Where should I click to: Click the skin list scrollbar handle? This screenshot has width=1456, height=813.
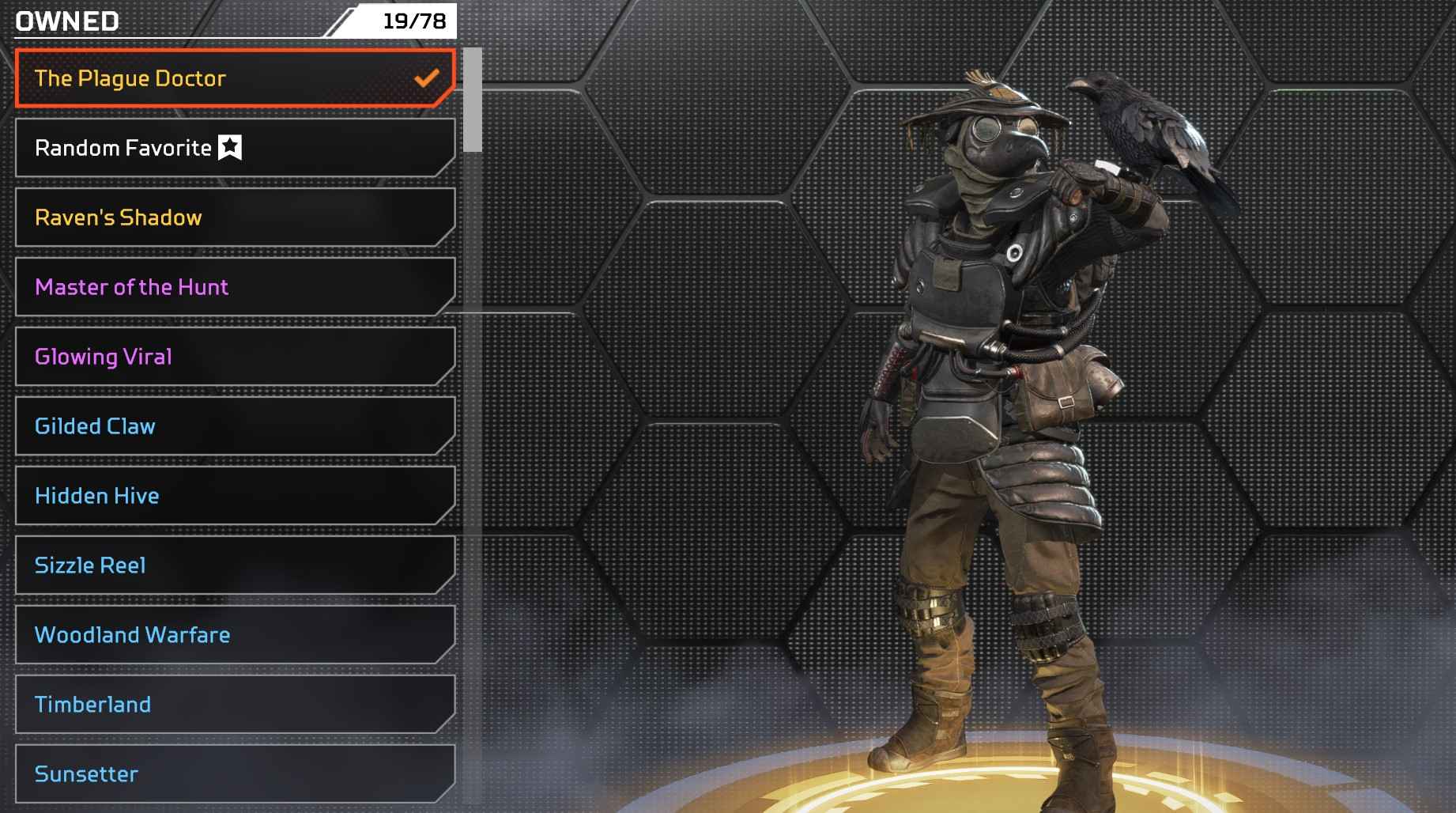coord(473,100)
